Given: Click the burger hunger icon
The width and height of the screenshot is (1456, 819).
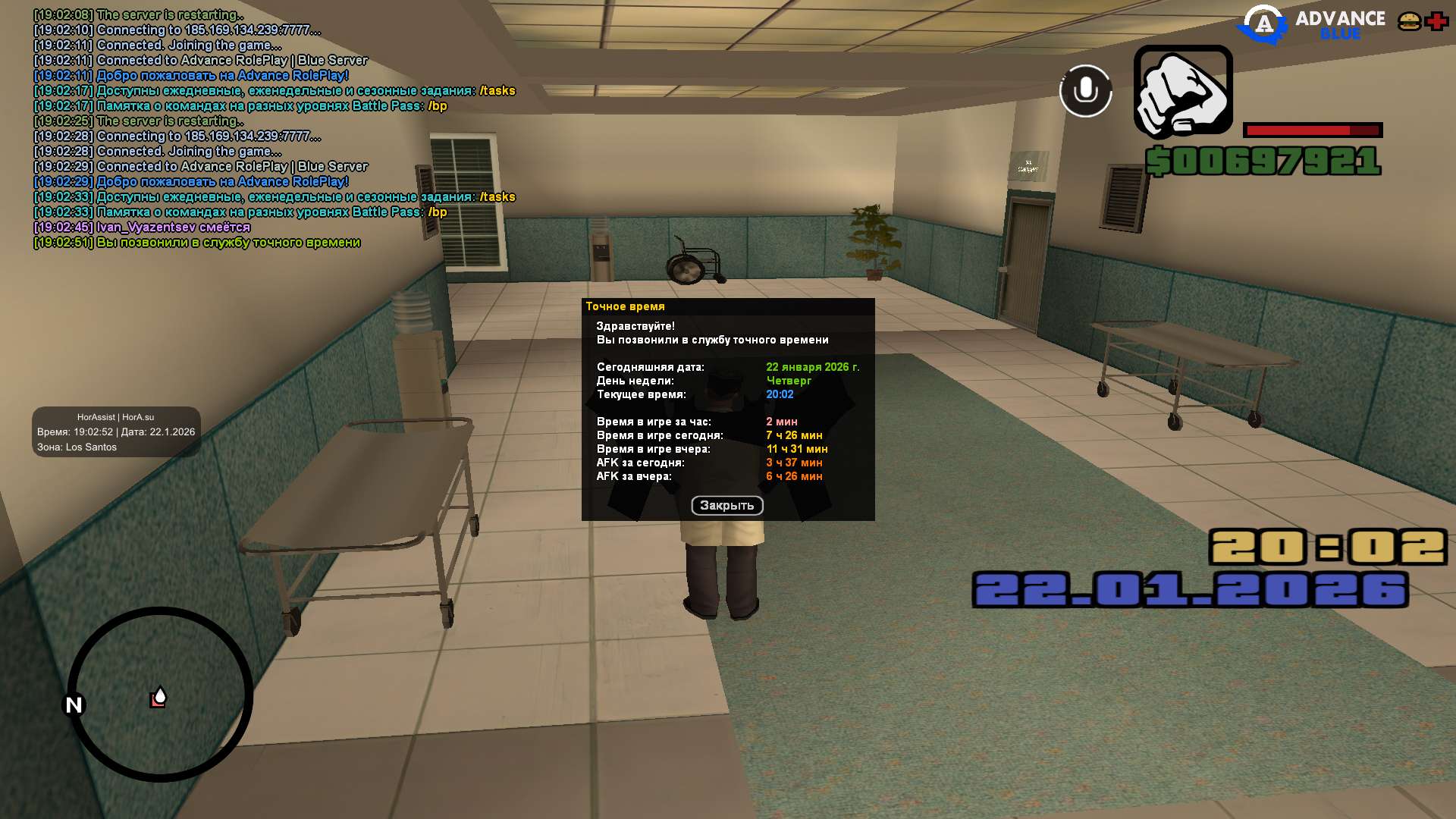Looking at the screenshot, I should coord(1409,21).
